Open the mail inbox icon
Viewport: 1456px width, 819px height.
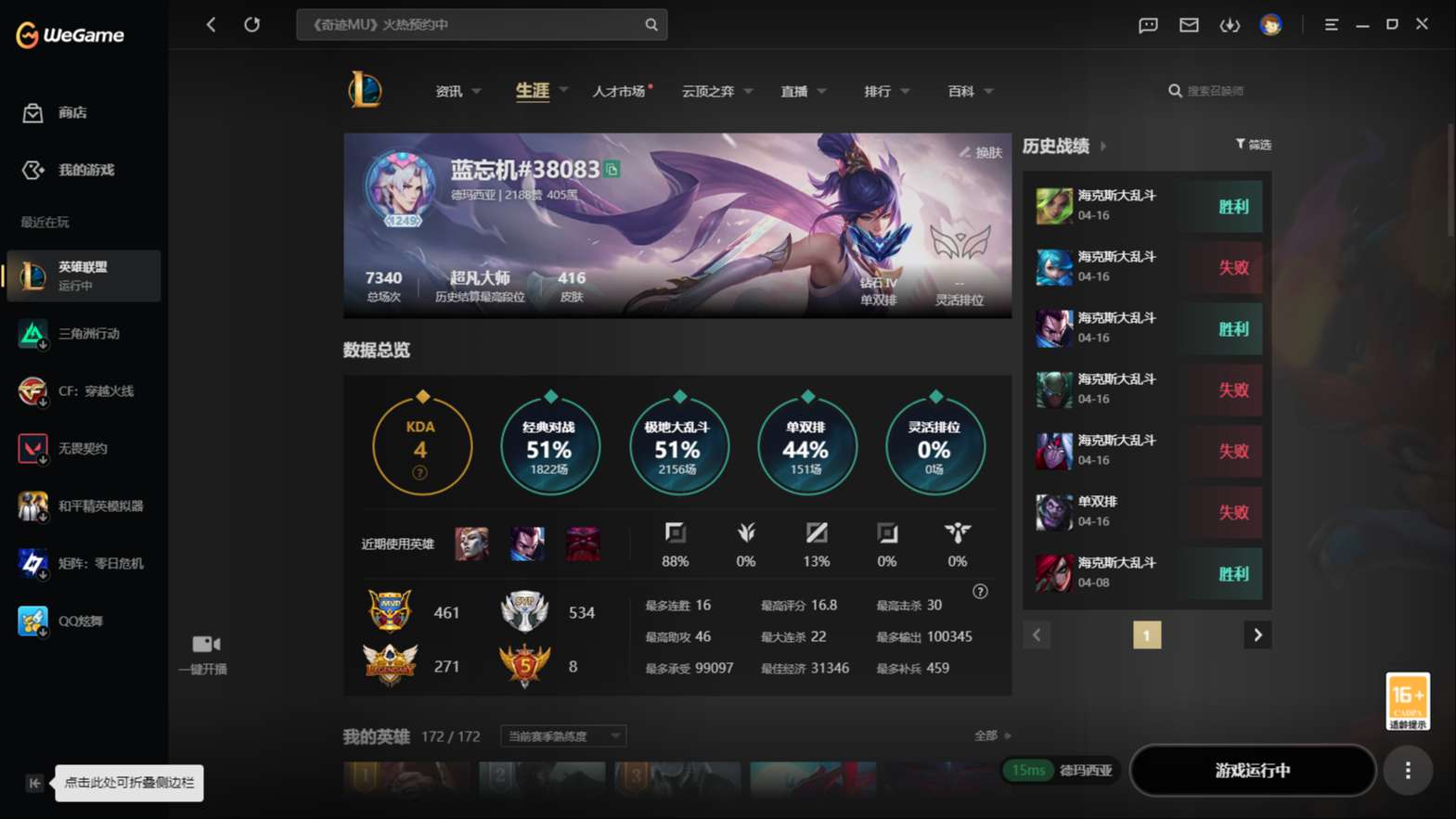point(1189,25)
